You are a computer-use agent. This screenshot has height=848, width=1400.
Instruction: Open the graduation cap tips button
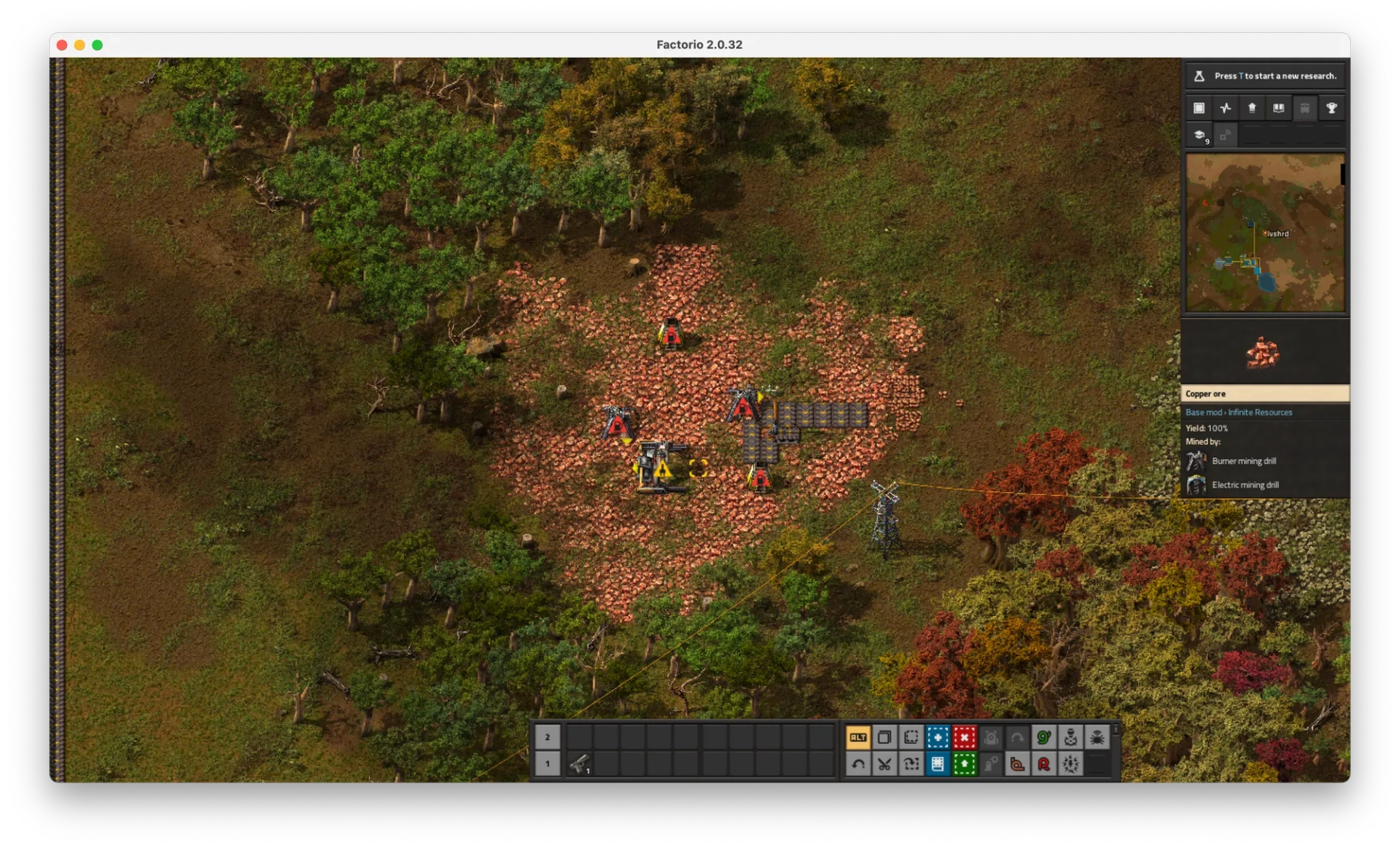pos(1199,135)
